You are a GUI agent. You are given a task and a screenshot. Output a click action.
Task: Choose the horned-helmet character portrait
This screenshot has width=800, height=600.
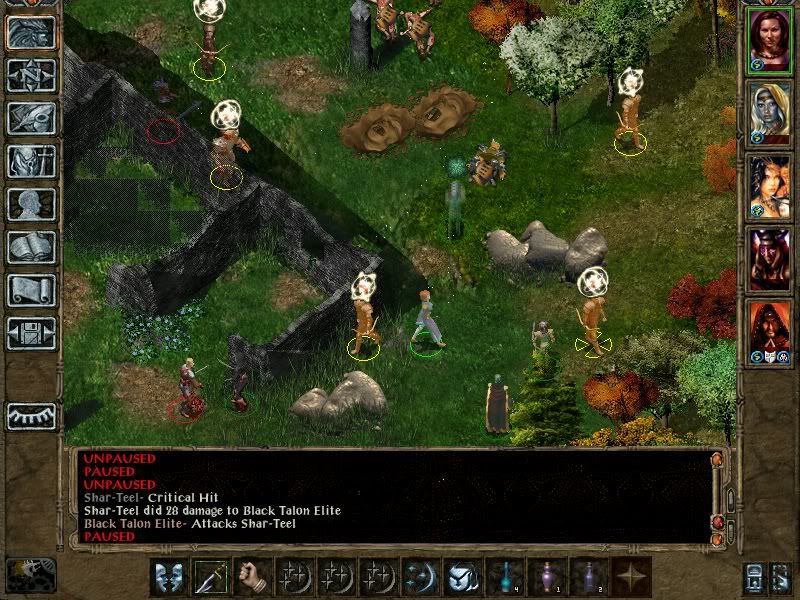(770, 256)
